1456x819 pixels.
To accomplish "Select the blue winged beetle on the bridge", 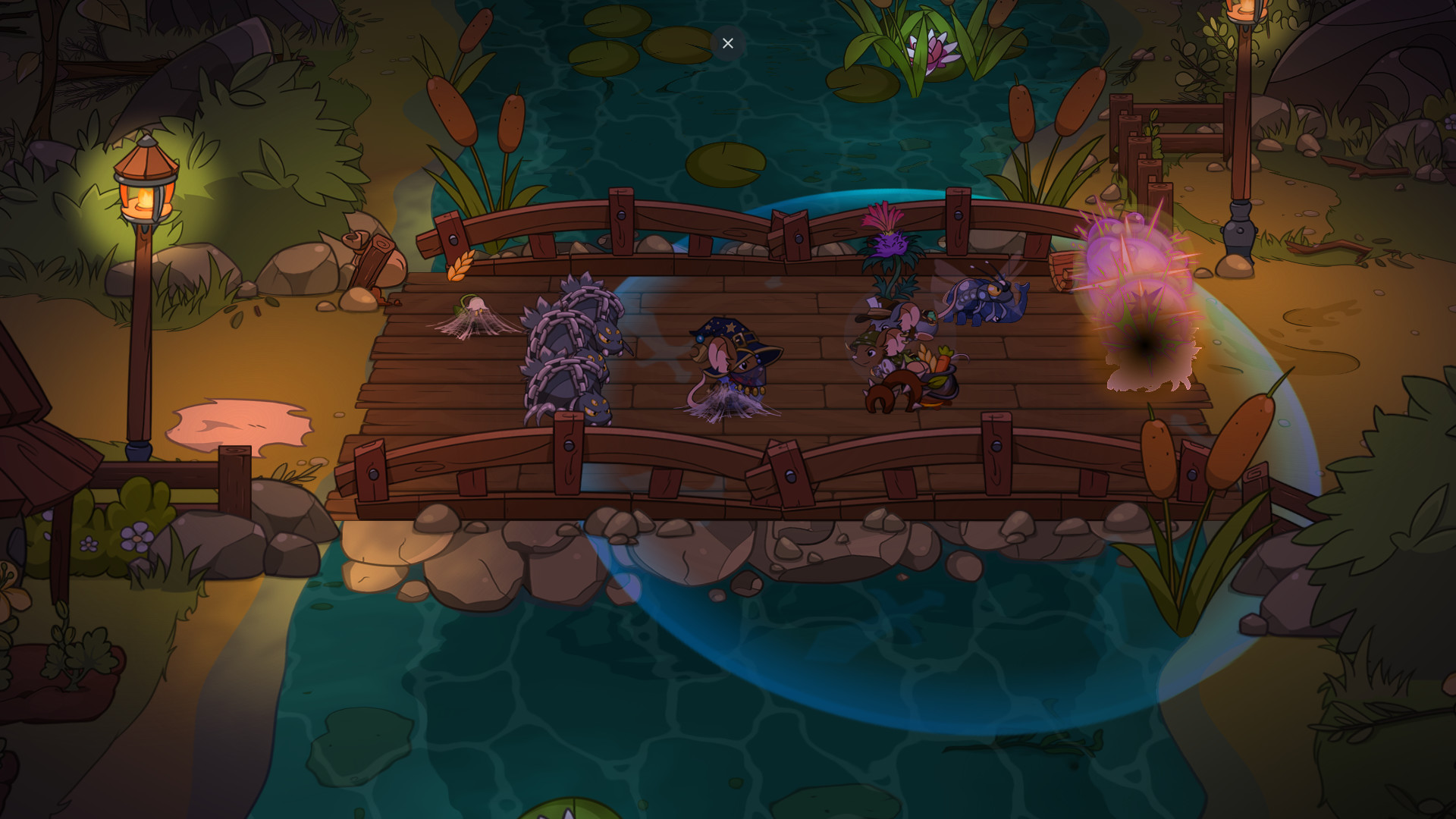I will coord(986,300).
